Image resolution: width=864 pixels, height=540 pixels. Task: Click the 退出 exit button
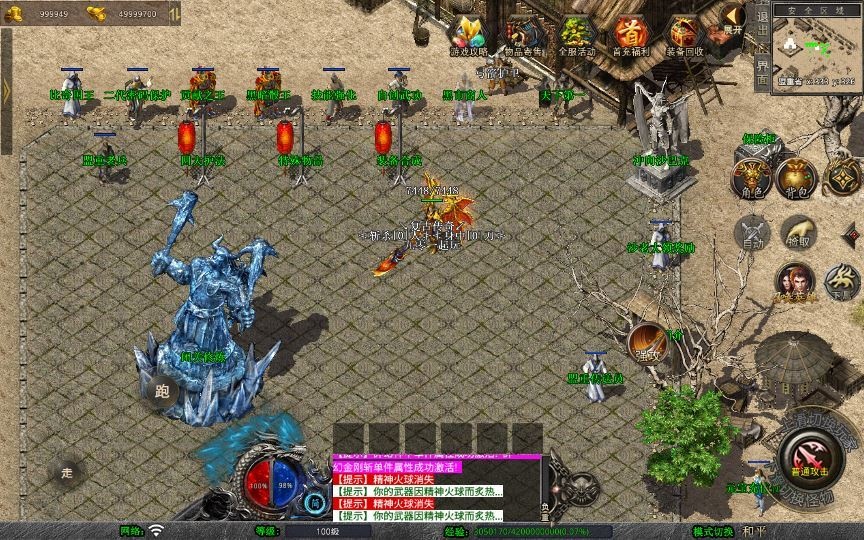763,24
